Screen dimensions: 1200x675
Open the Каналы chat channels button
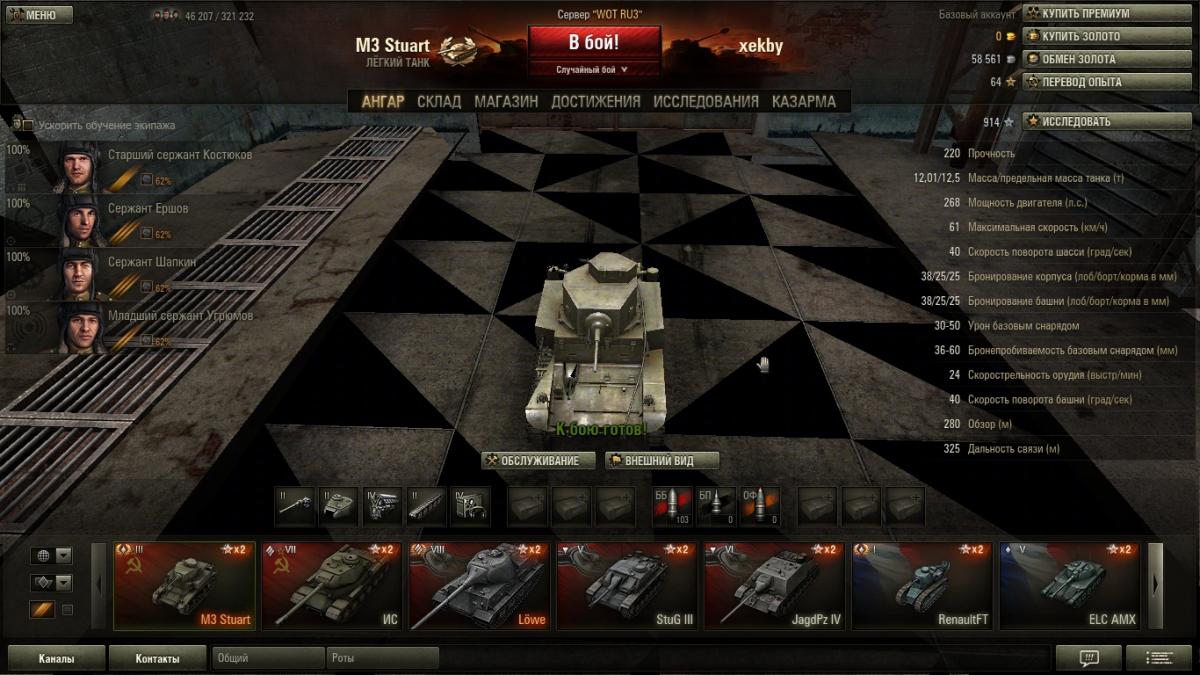point(56,659)
